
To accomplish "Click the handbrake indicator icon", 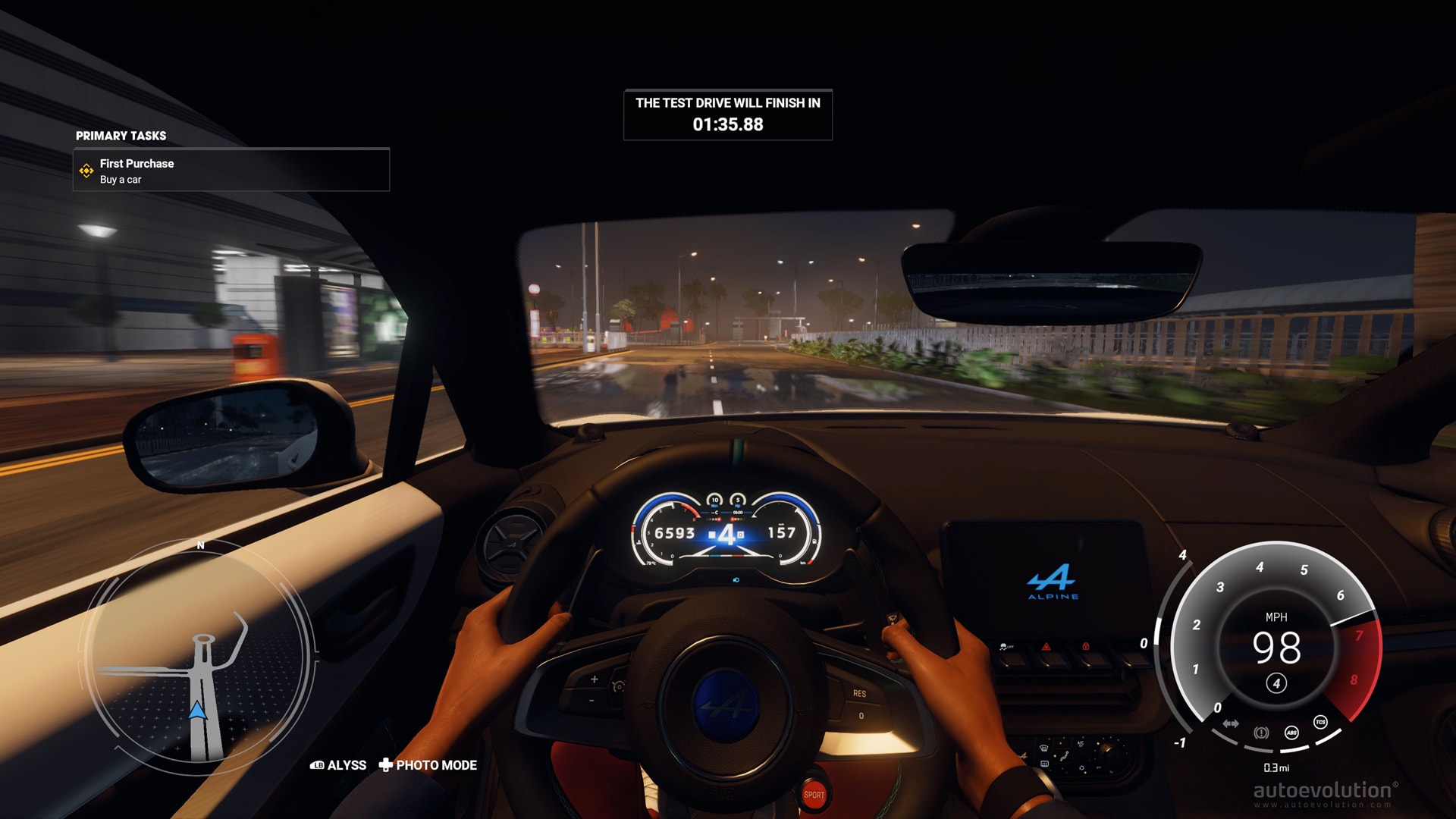I will click(1261, 733).
